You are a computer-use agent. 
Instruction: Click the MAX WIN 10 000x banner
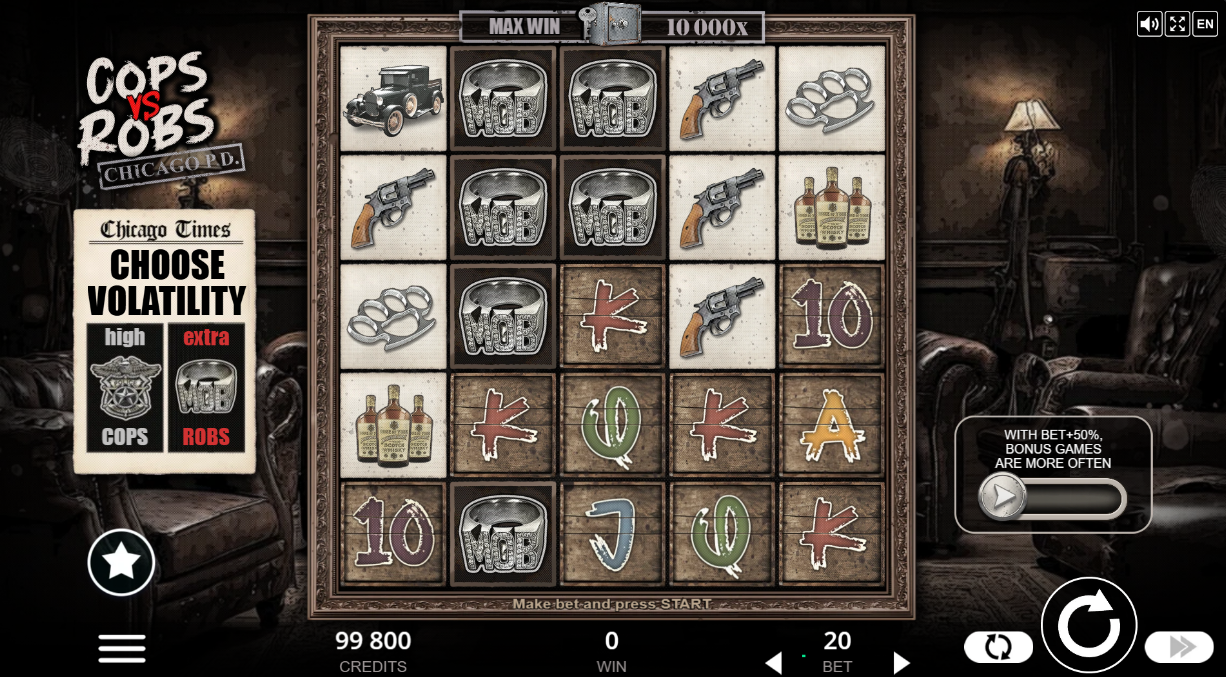[611, 27]
